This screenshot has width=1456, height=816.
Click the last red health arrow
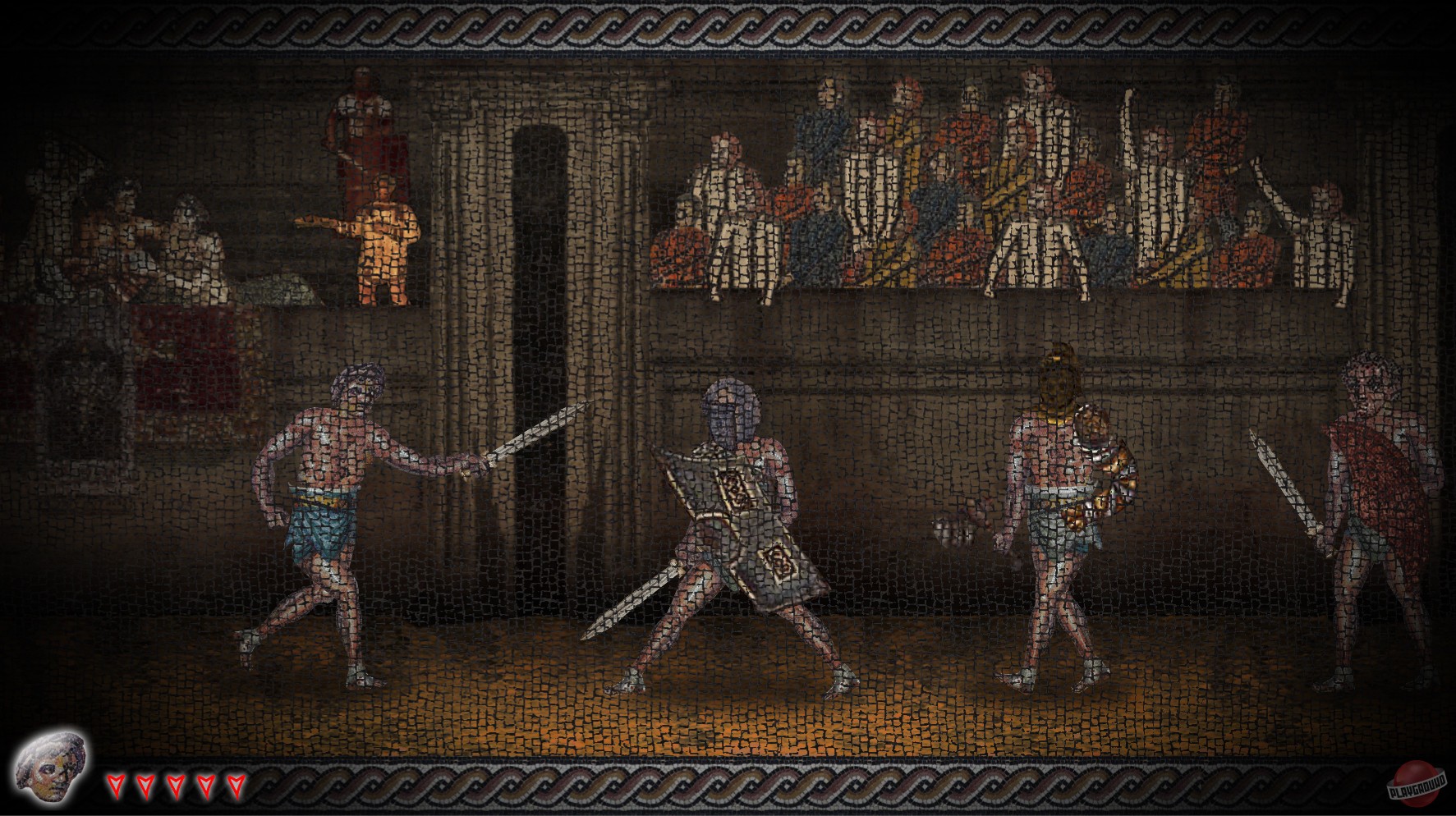click(237, 786)
